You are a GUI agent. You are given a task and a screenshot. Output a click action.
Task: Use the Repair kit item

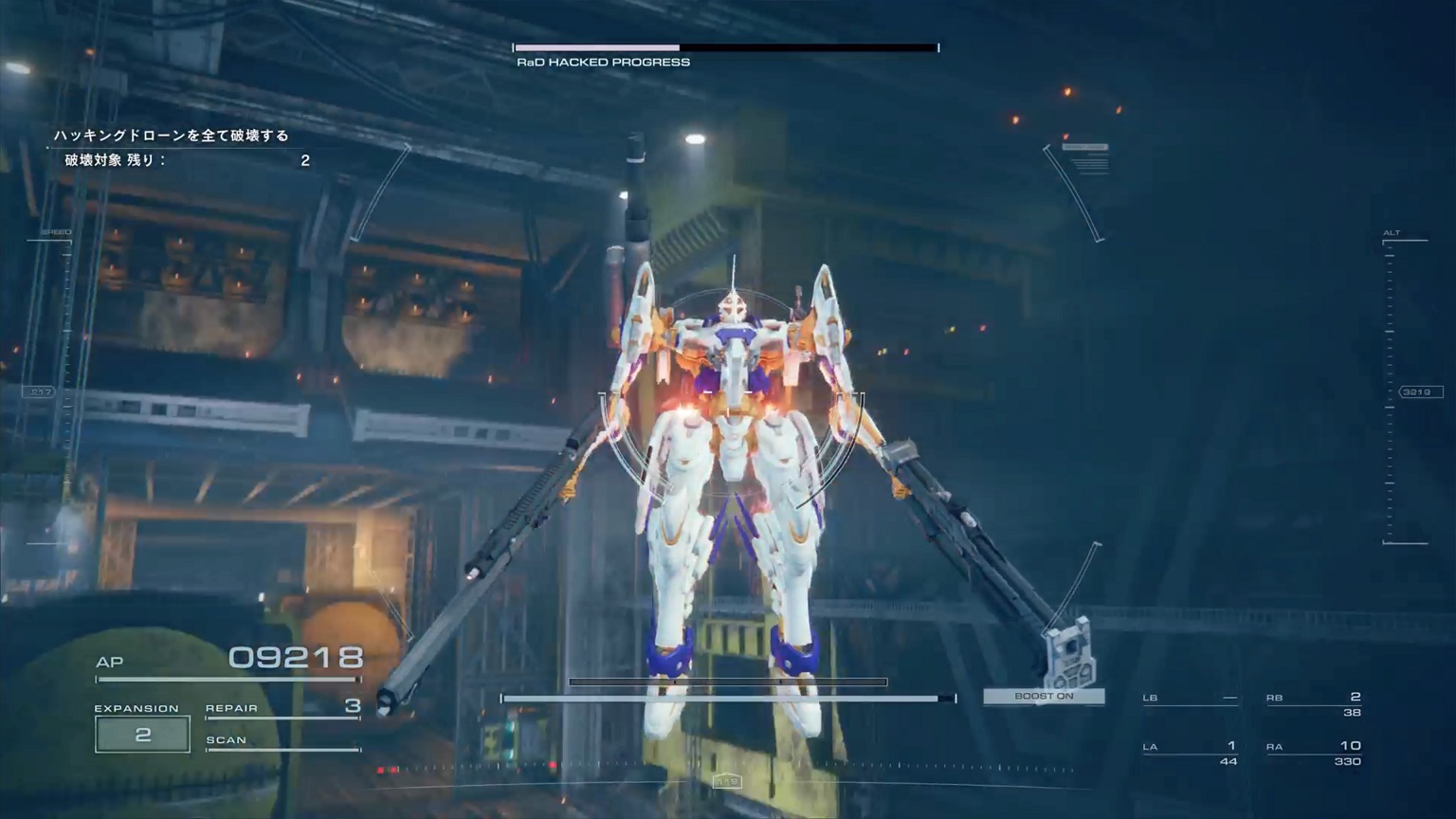(x=282, y=707)
